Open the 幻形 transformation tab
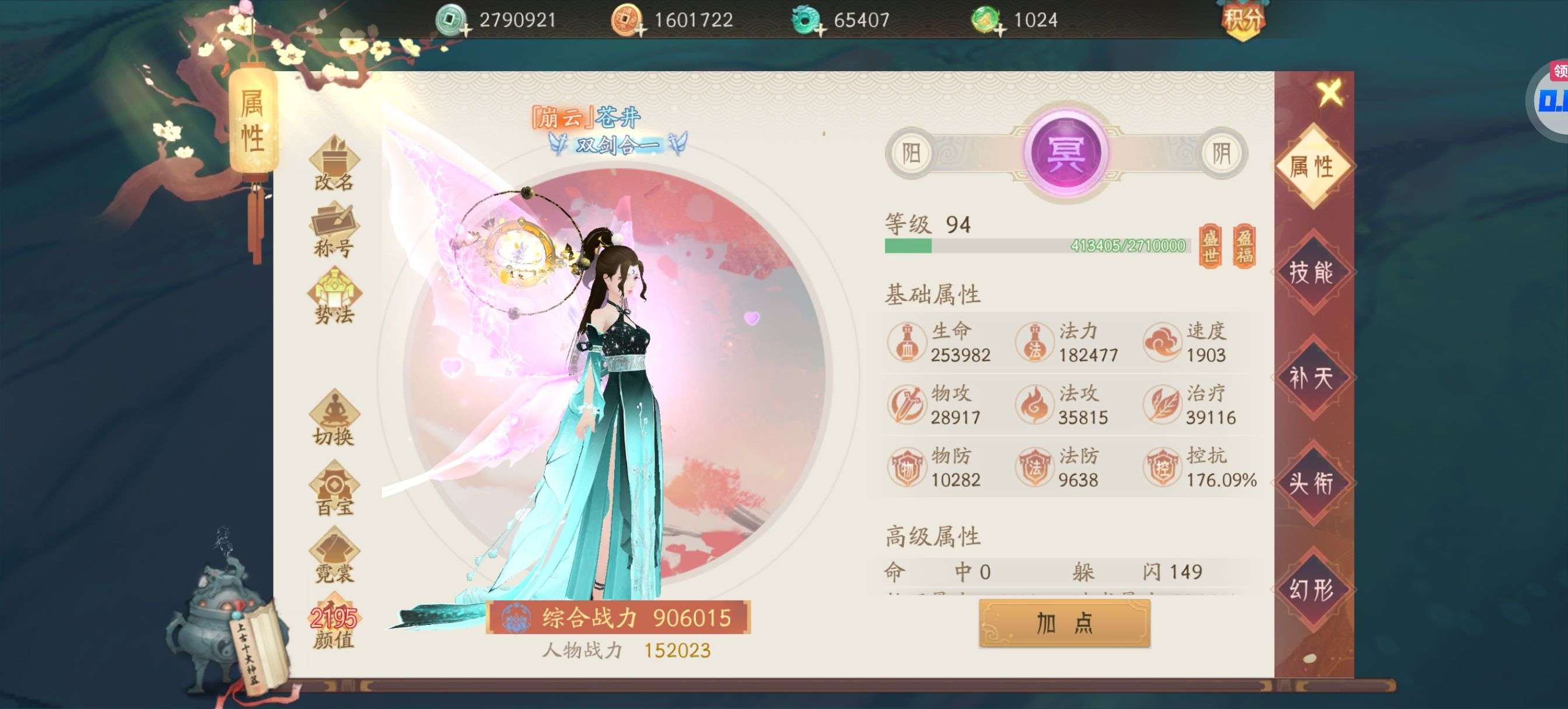The image size is (1568, 709). coord(1311,589)
